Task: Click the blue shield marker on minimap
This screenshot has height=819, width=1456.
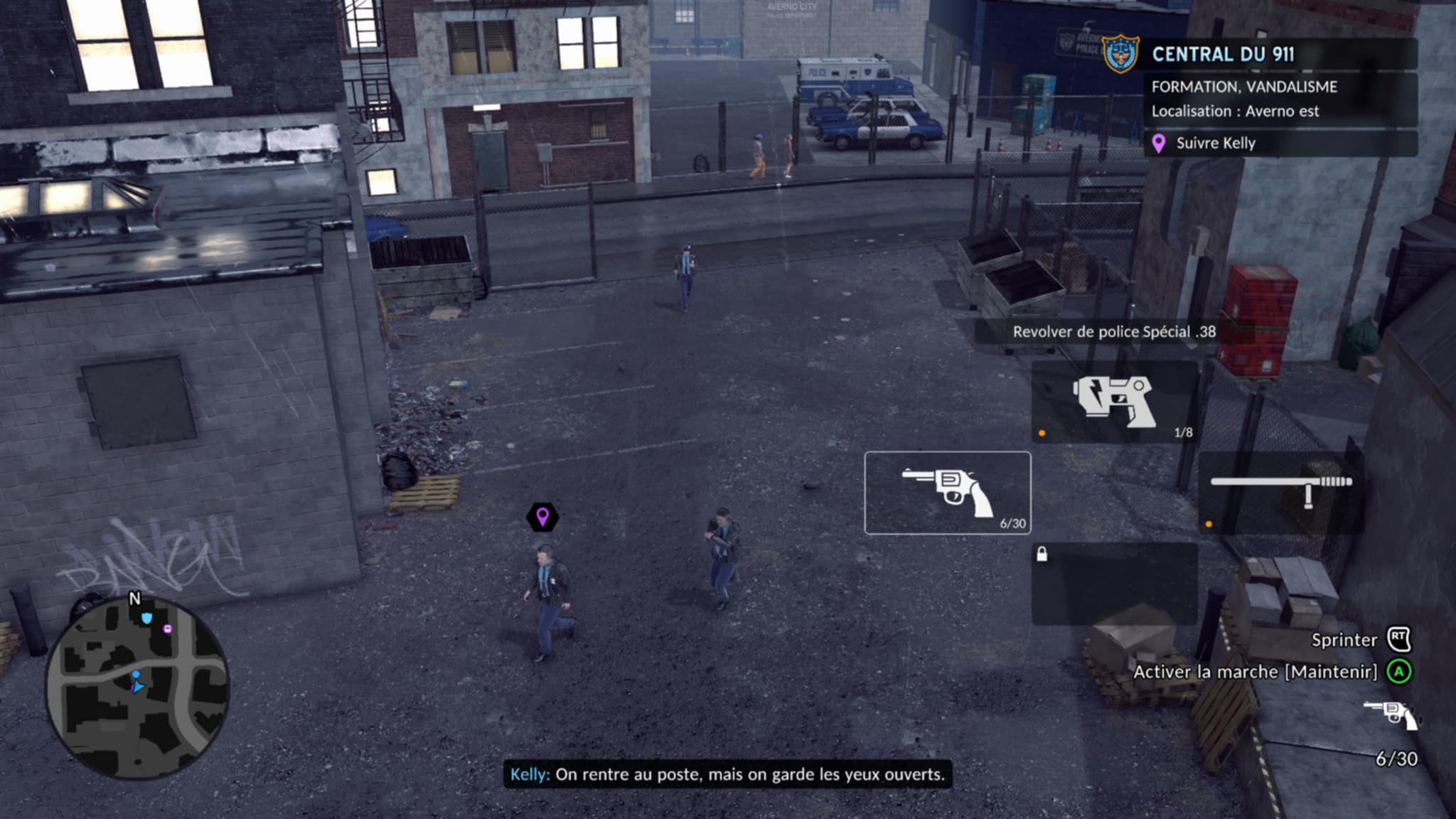Action: [146, 619]
